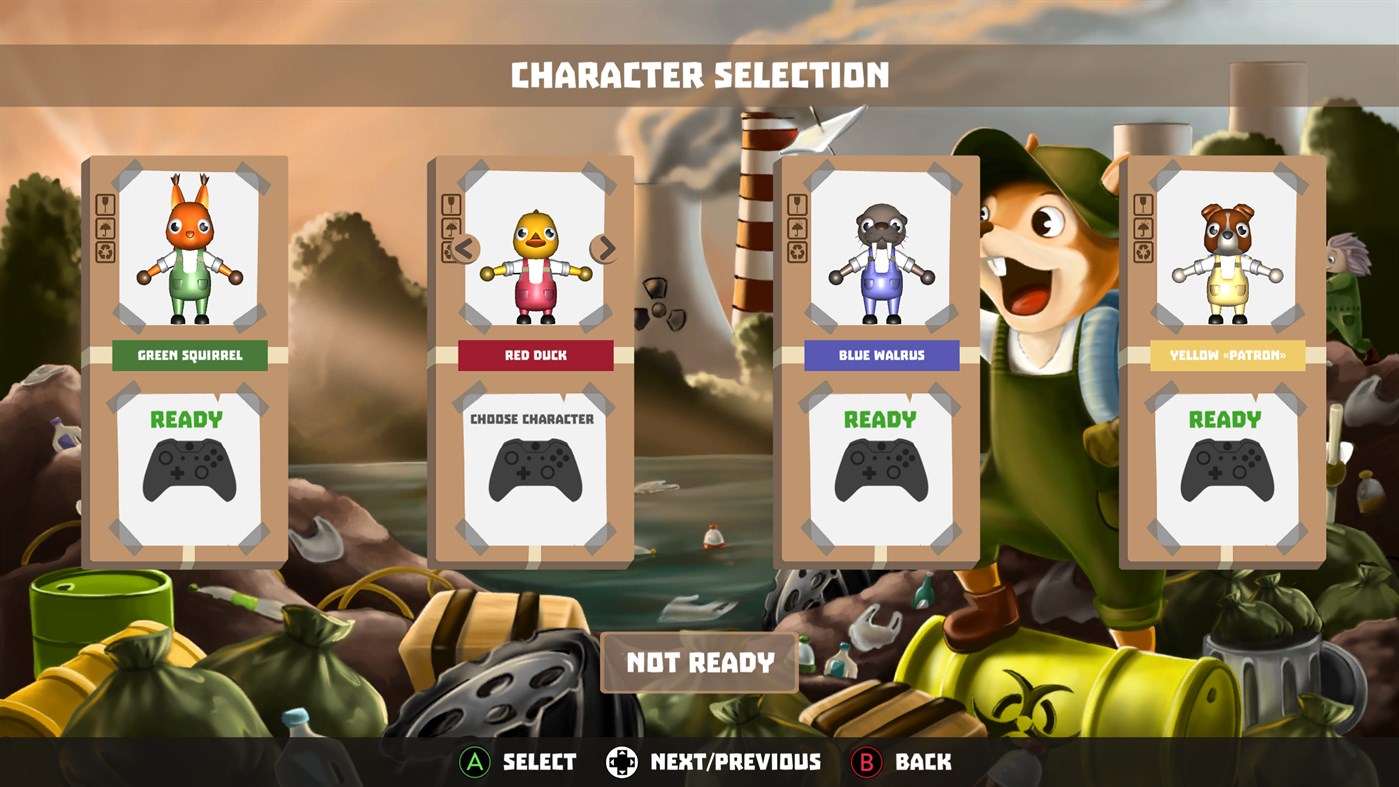The image size is (1399, 787).
Task: Select the umbrella icon beside Blue Walrus
Action: pos(797,228)
